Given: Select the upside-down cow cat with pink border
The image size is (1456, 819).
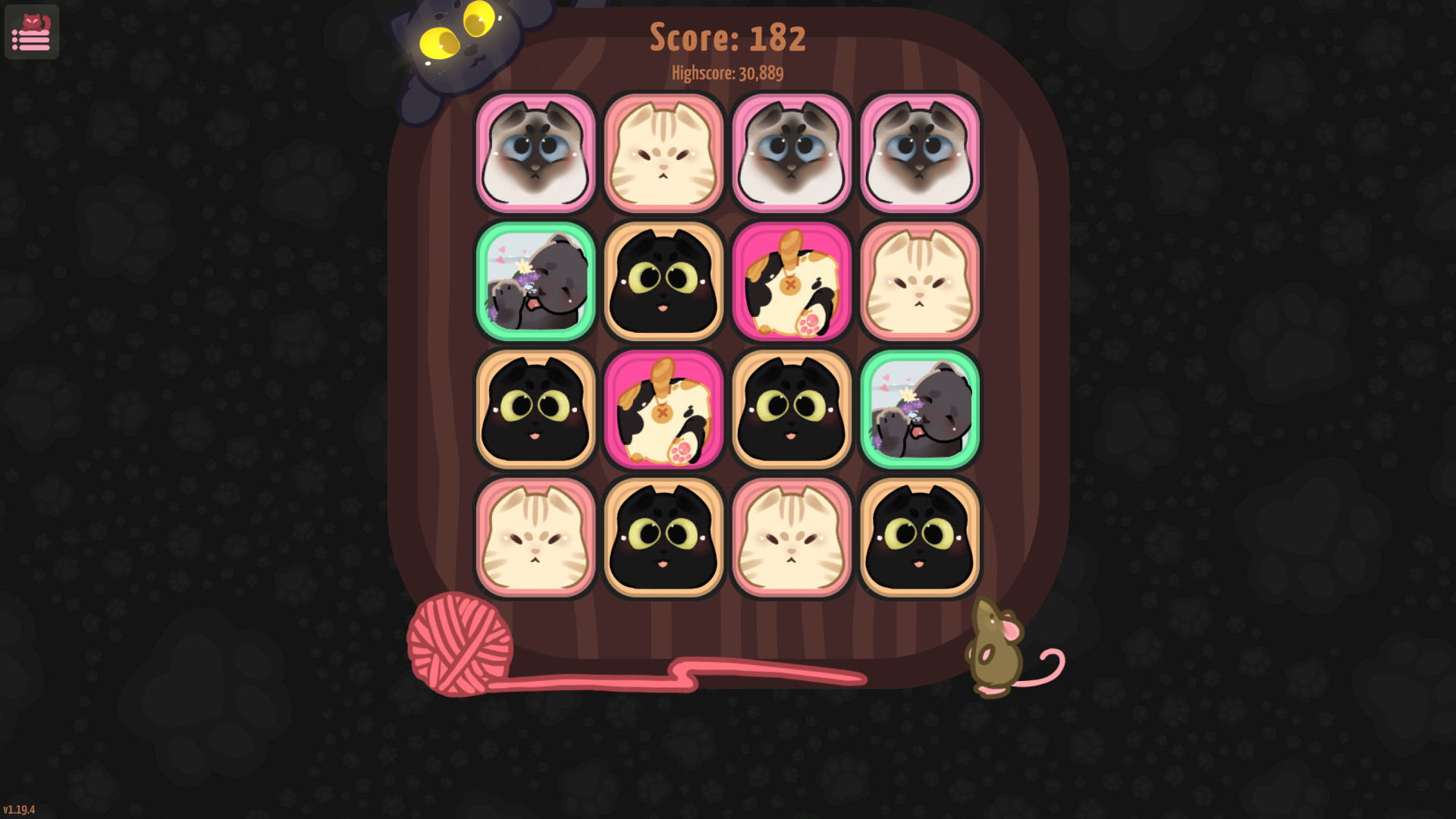Looking at the screenshot, I should (x=792, y=281).
